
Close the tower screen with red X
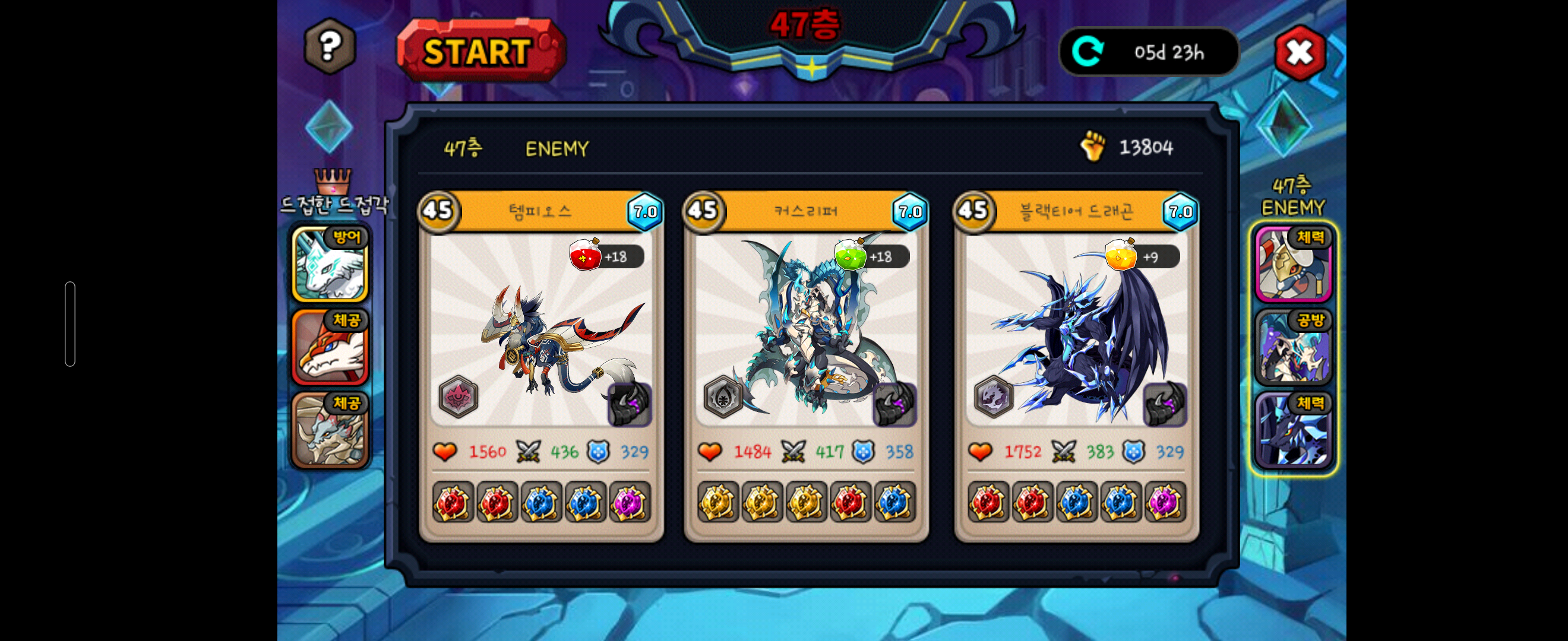click(x=1300, y=53)
